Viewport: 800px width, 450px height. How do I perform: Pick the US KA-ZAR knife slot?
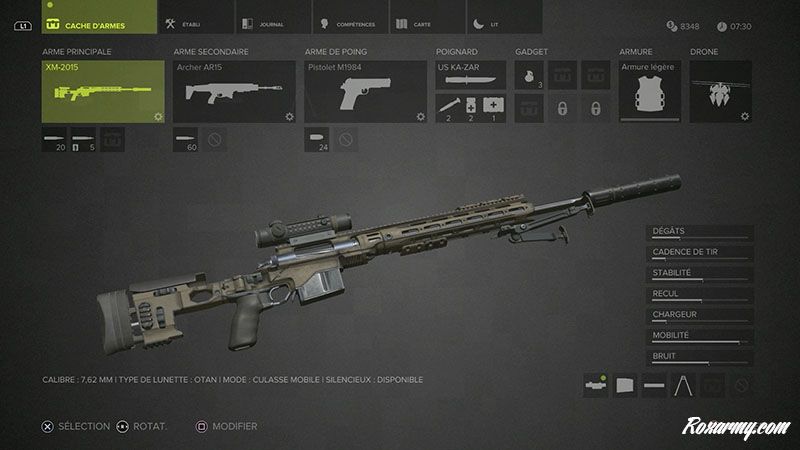click(x=470, y=75)
